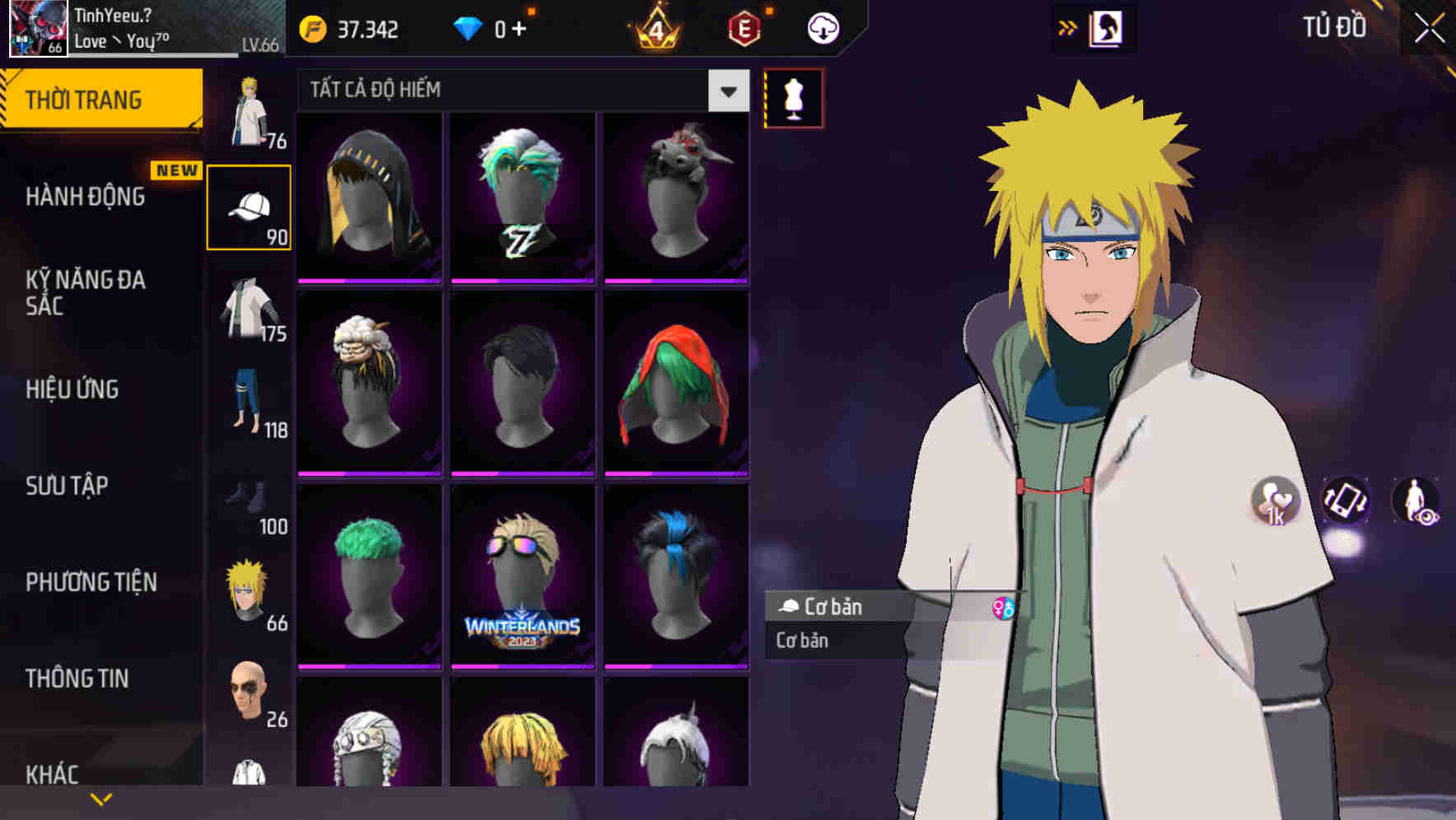The image size is (1456, 820).
Task: Expand the sidebar with the bottom chevron
Action: 101,797
